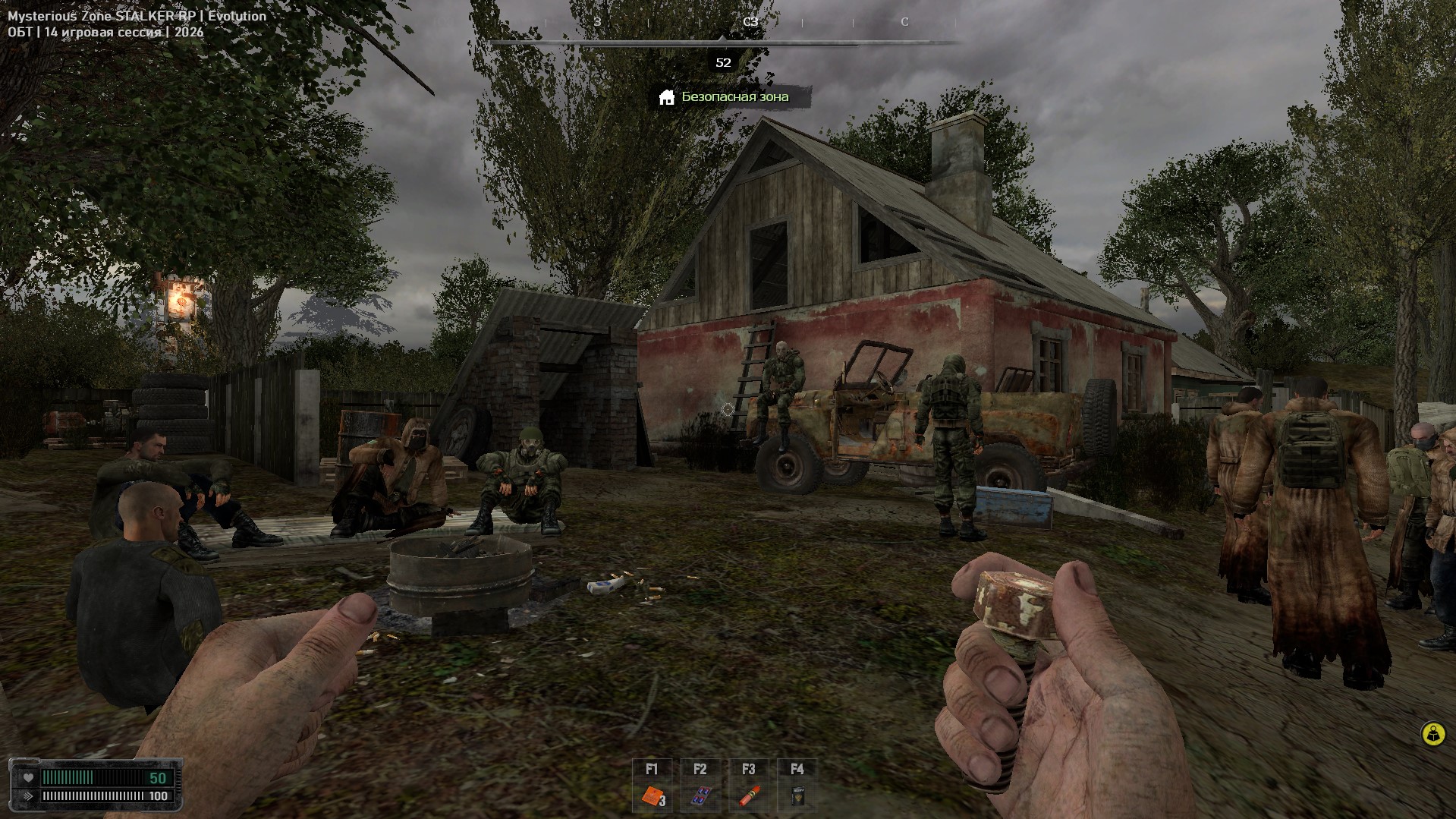The image size is (1456, 819).
Task: Select the sausage in the F3 slot
Action: click(749, 796)
